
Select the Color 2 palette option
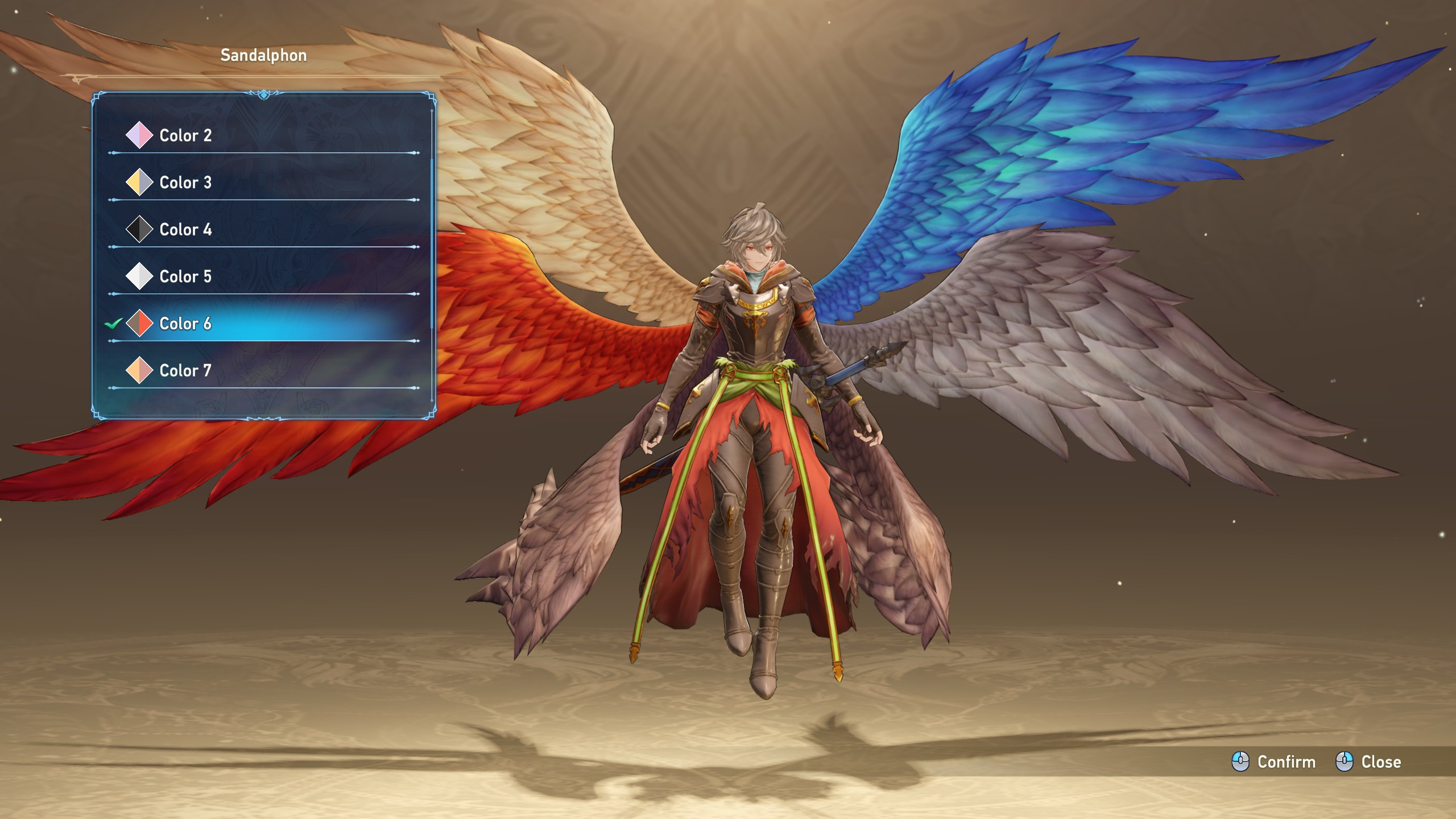(185, 135)
